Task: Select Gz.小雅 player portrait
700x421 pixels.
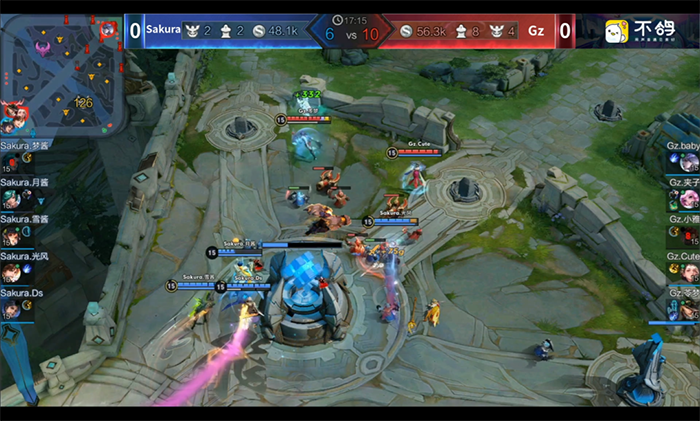Action: pyautogui.click(x=689, y=236)
